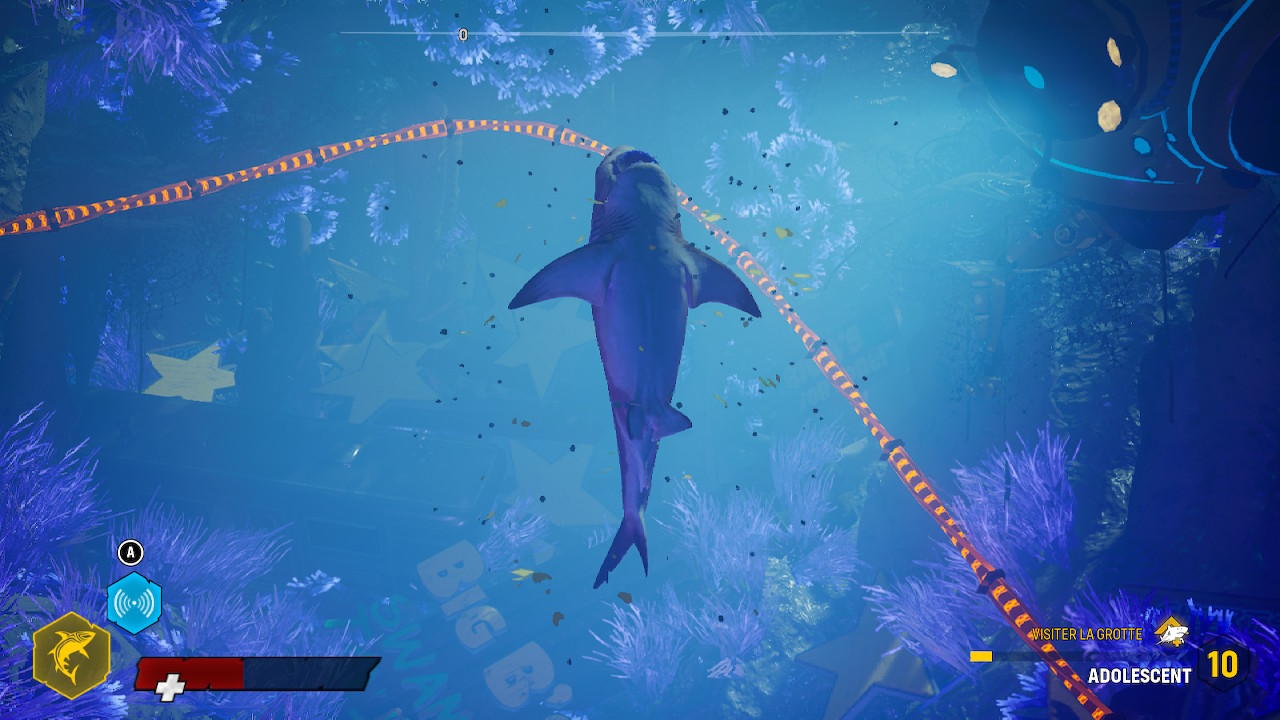
Task: Select the Visiter la Grotte objective tracker
Action: pyautogui.click(x=1086, y=634)
